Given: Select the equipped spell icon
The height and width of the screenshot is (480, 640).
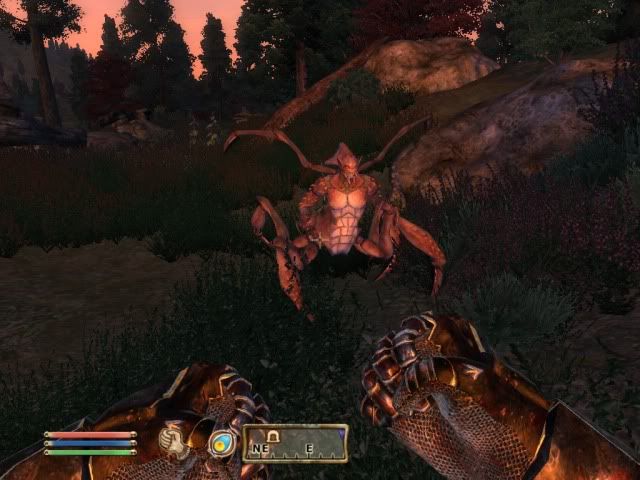Looking at the screenshot, I should (x=221, y=443).
